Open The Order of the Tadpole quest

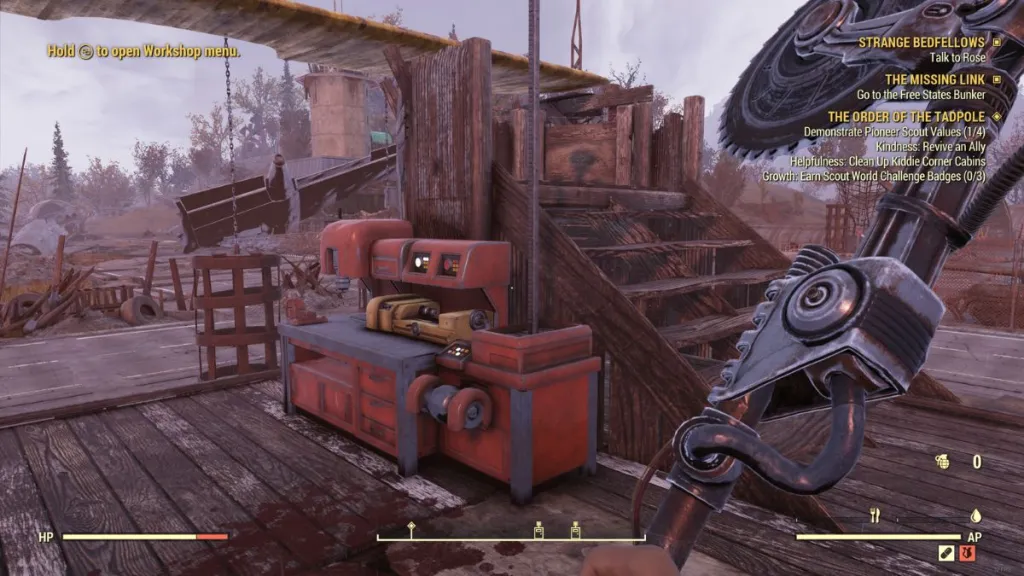click(x=908, y=117)
